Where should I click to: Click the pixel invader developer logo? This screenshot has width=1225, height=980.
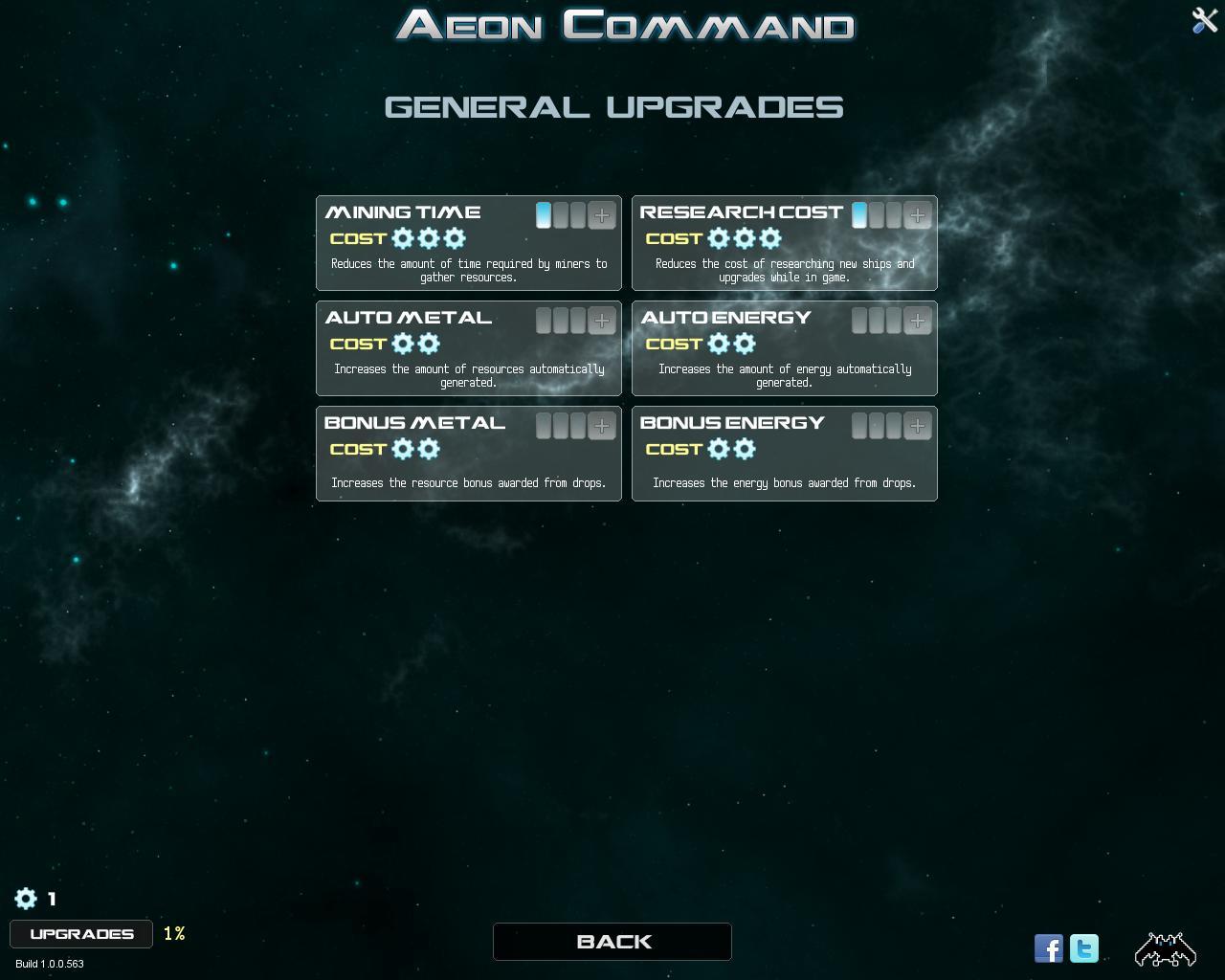point(1165,948)
